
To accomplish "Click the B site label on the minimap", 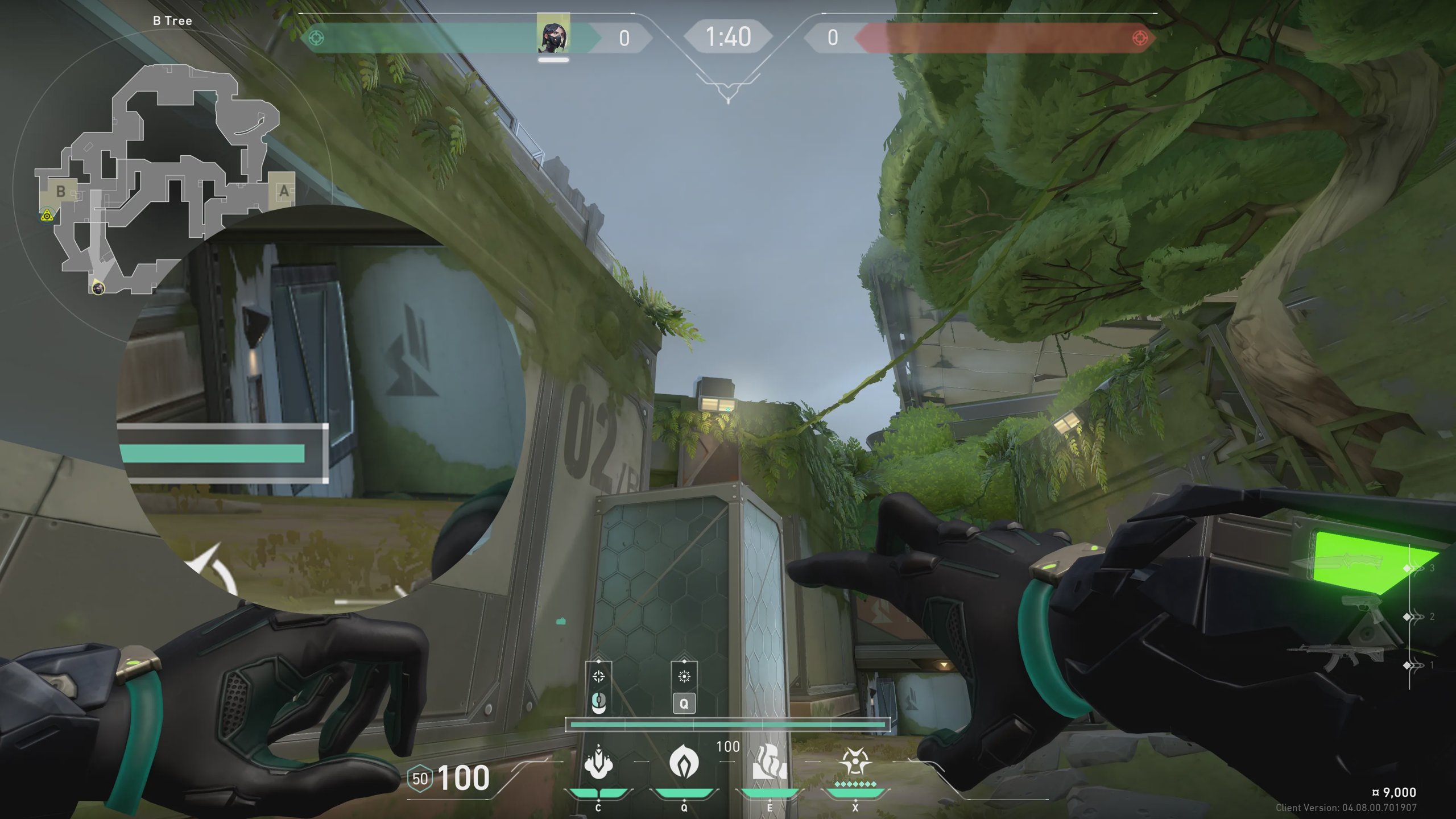I will [x=60, y=191].
